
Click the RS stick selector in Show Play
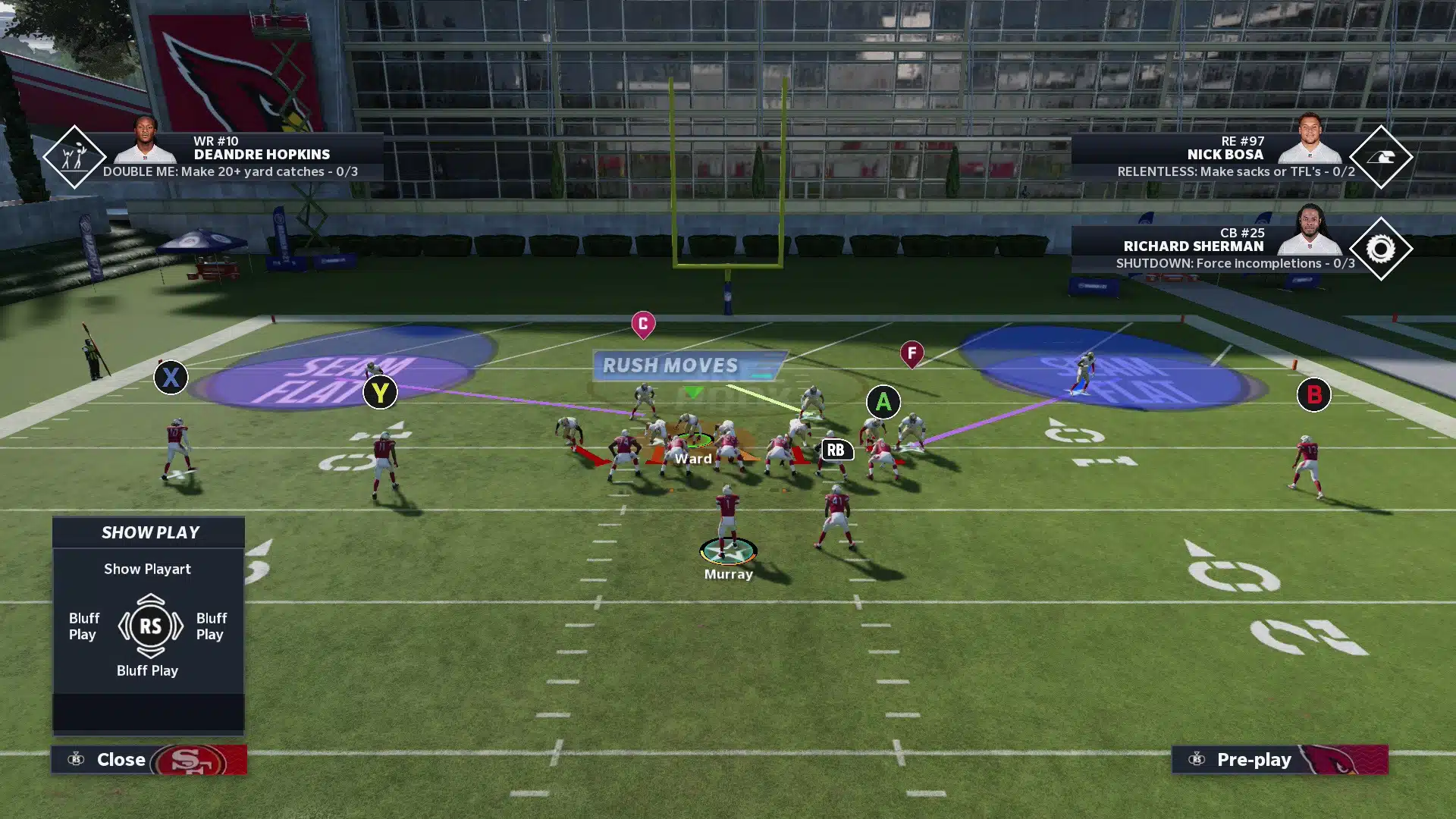coord(150,626)
